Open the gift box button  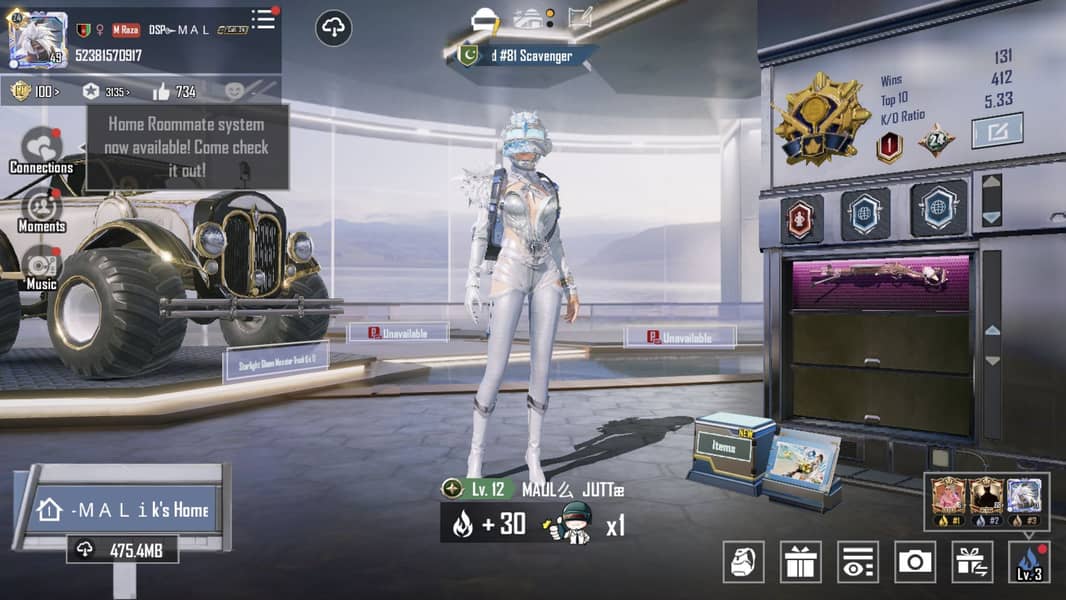pos(800,562)
